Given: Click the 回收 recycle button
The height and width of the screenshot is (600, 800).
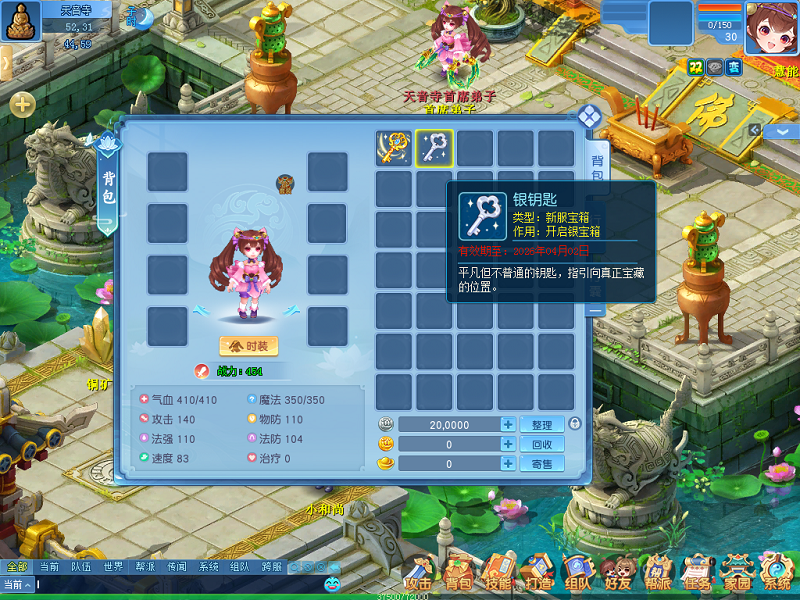Looking at the screenshot, I should pyautogui.click(x=542, y=444).
